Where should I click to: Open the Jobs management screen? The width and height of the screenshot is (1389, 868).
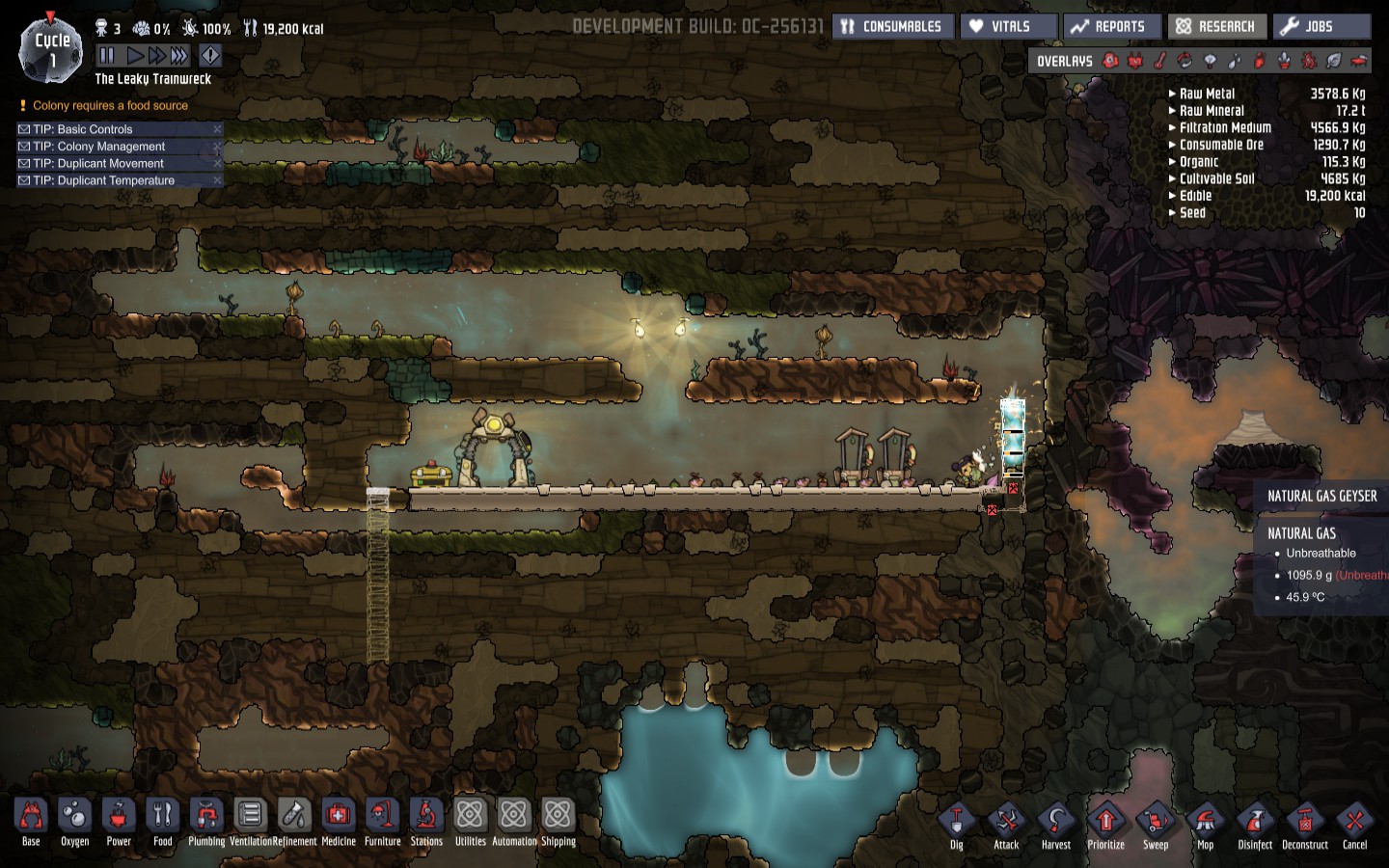tap(1320, 27)
